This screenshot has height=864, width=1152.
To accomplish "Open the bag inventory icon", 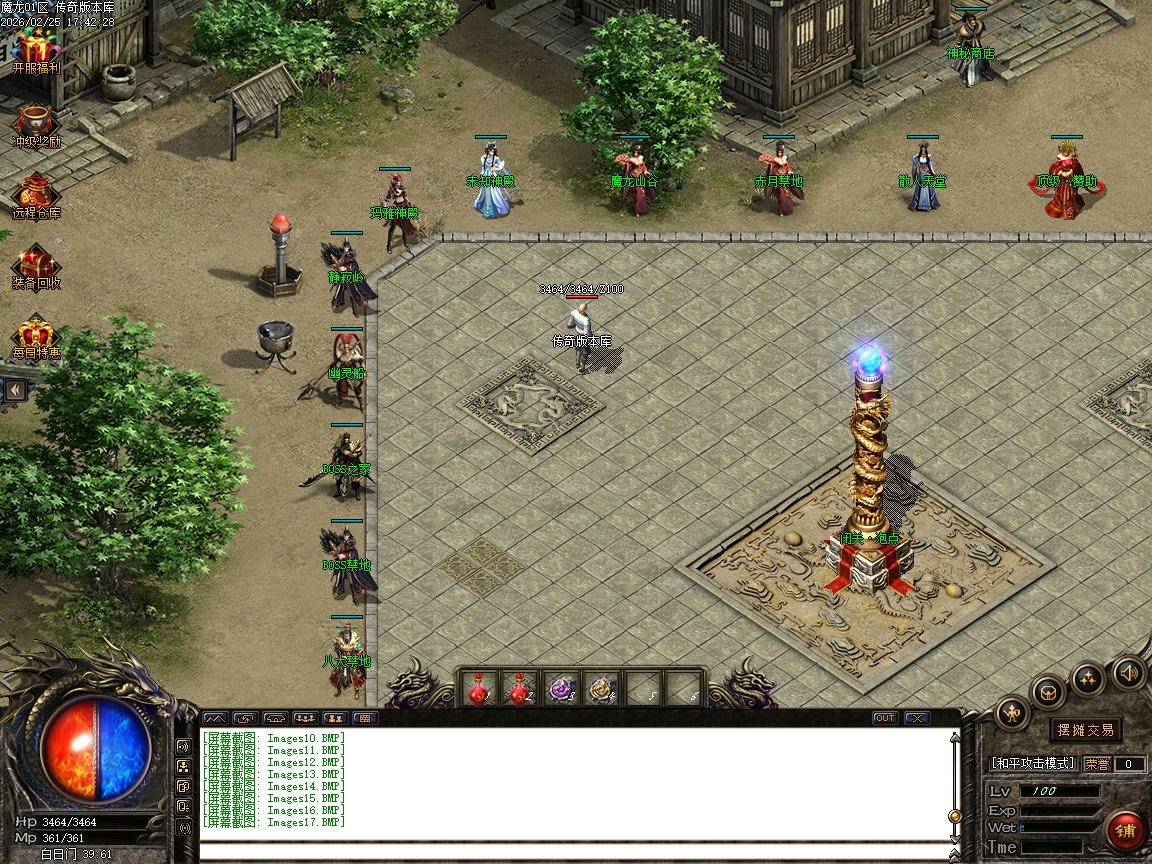I will [1049, 692].
